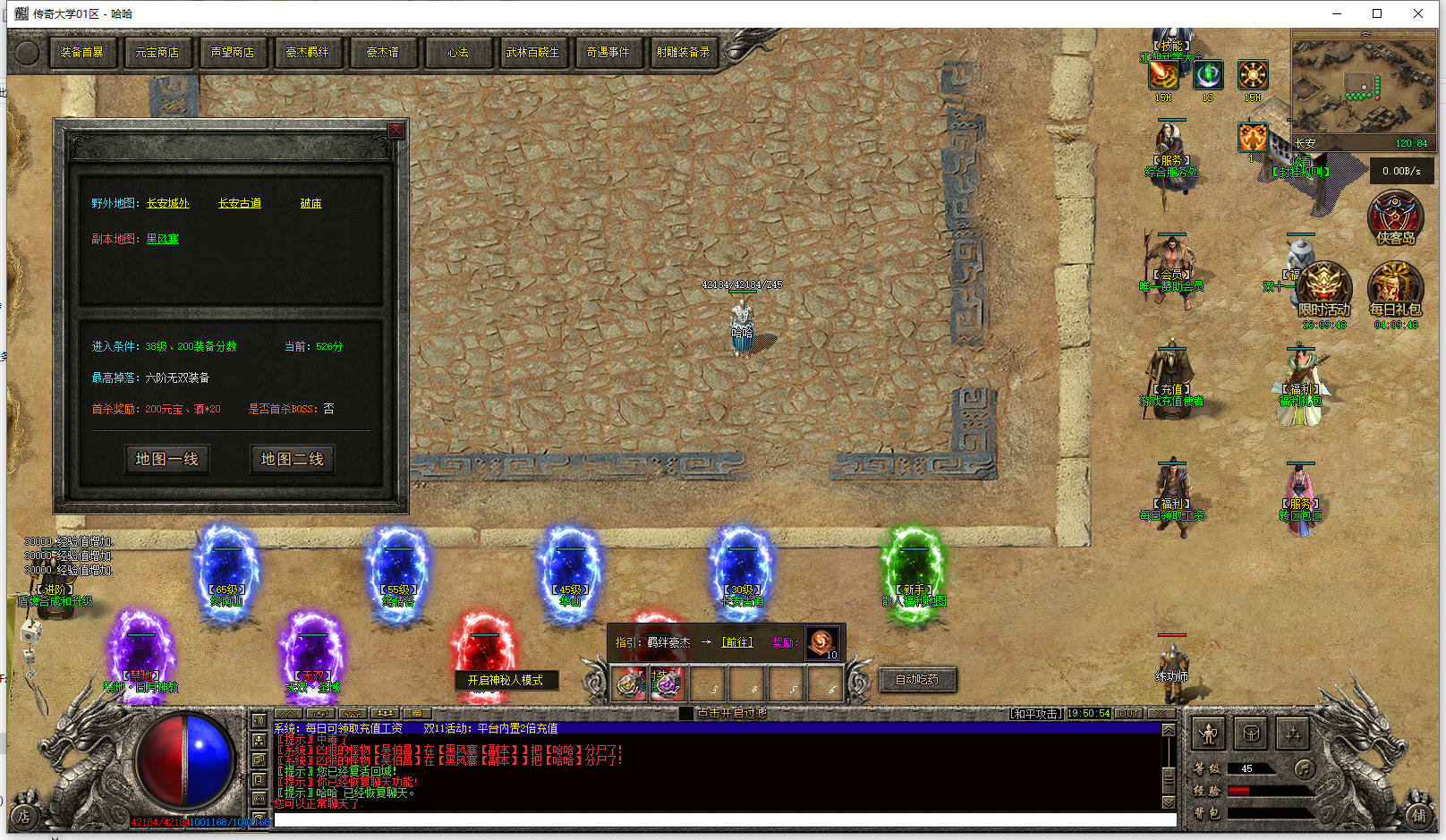Open the 奇遇事件 menu
Image resolution: width=1446 pixels, height=840 pixels.
click(608, 53)
